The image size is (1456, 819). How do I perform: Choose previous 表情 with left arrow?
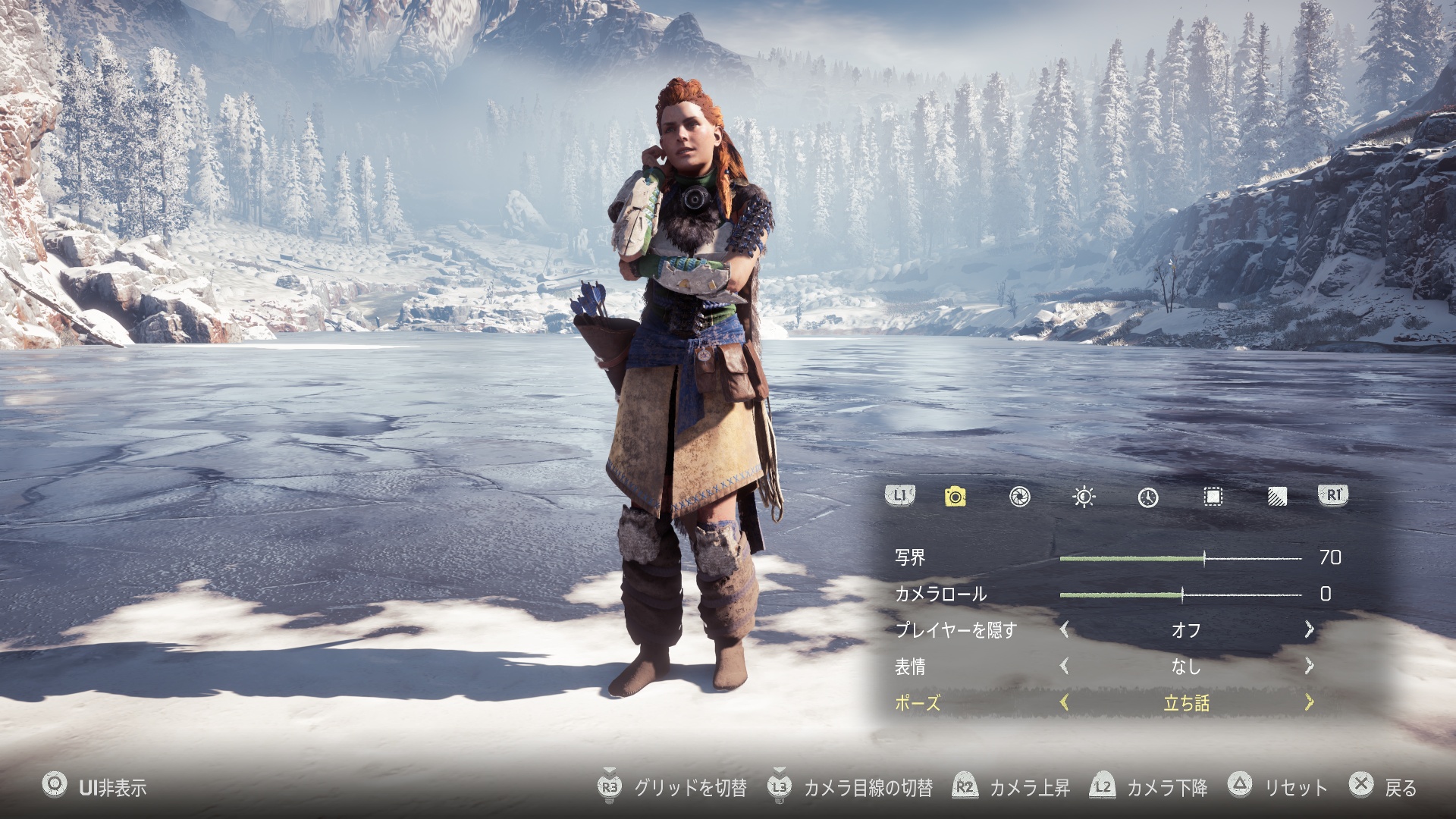pyautogui.click(x=1064, y=666)
